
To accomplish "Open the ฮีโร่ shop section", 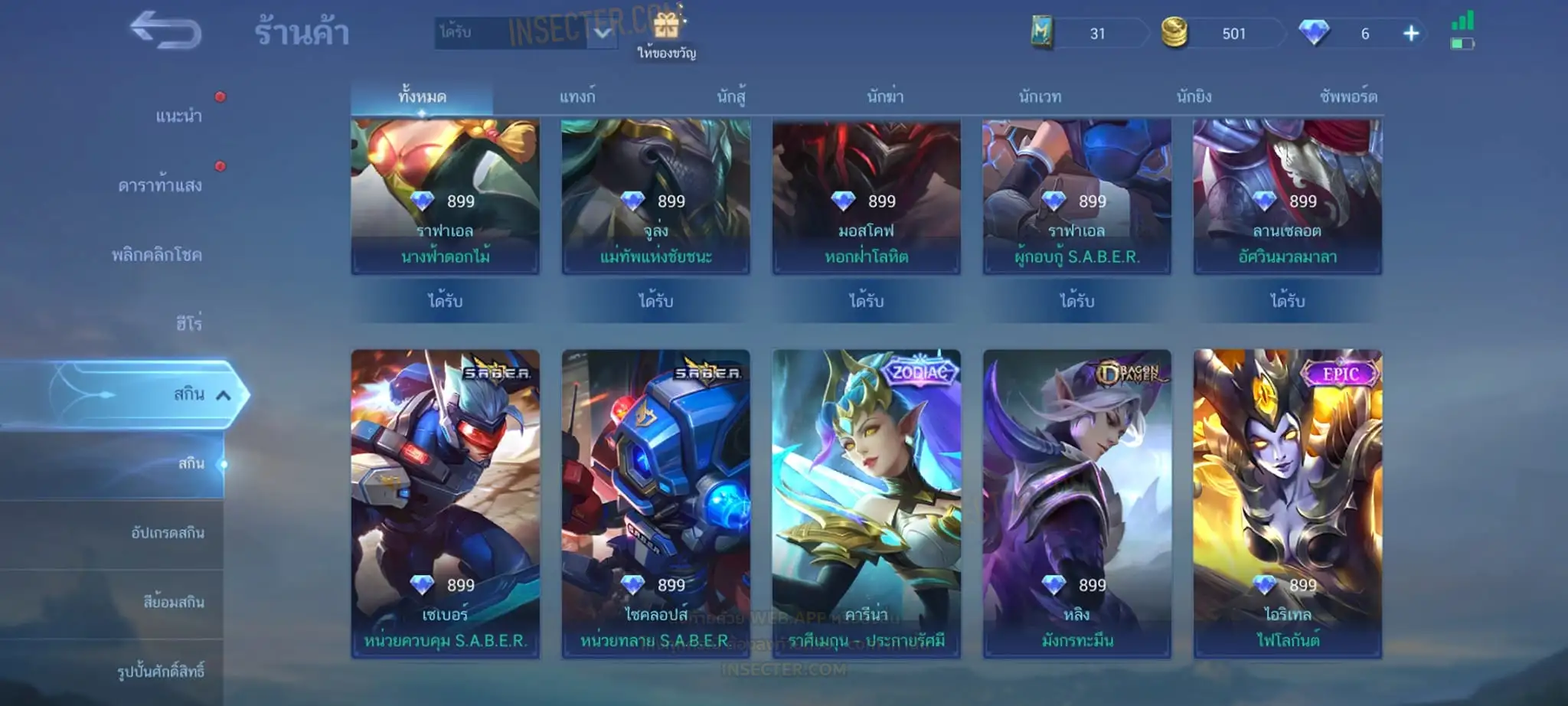I will [x=188, y=323].
